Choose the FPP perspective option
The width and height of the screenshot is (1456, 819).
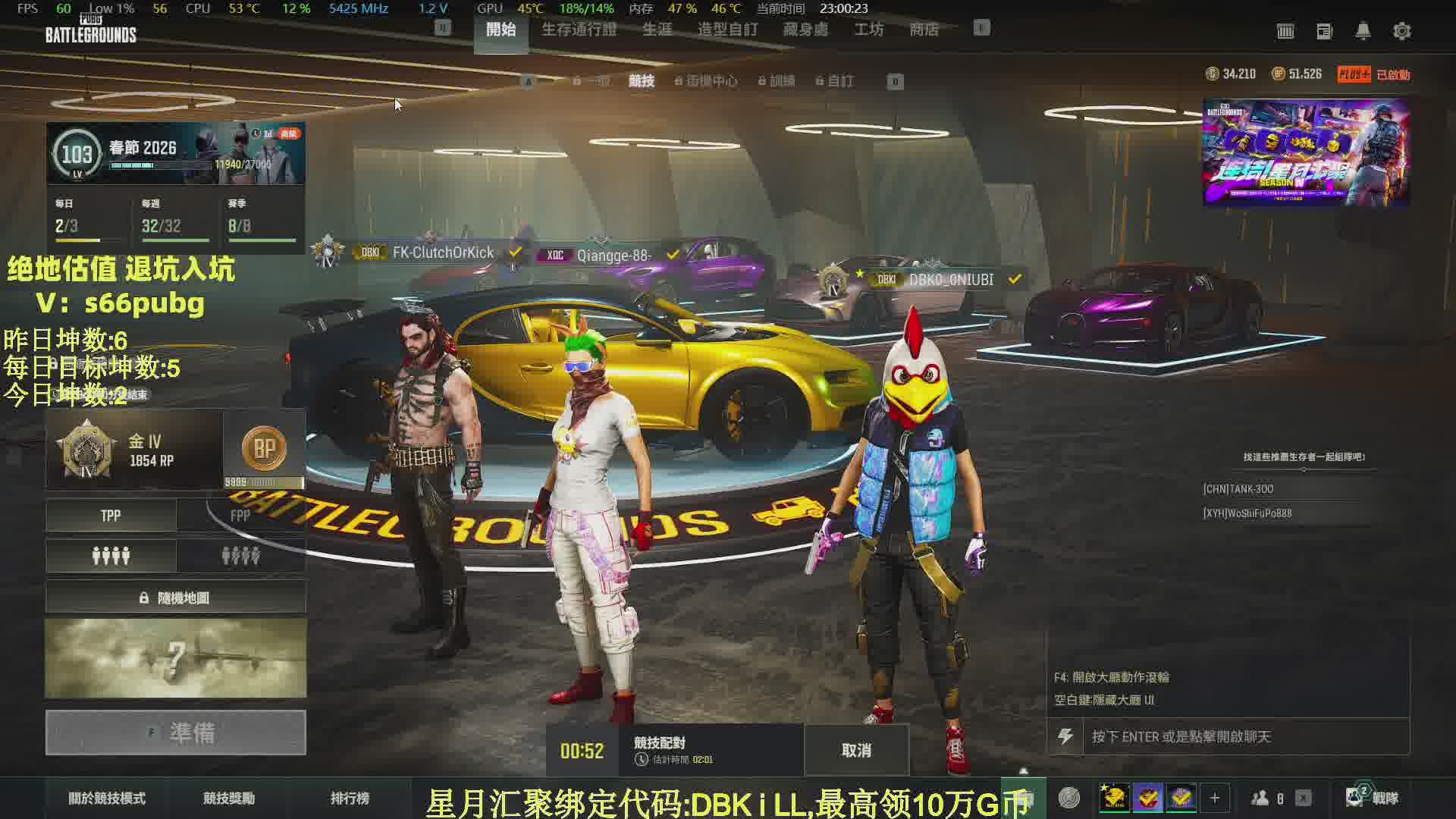(x=240, y=516)
